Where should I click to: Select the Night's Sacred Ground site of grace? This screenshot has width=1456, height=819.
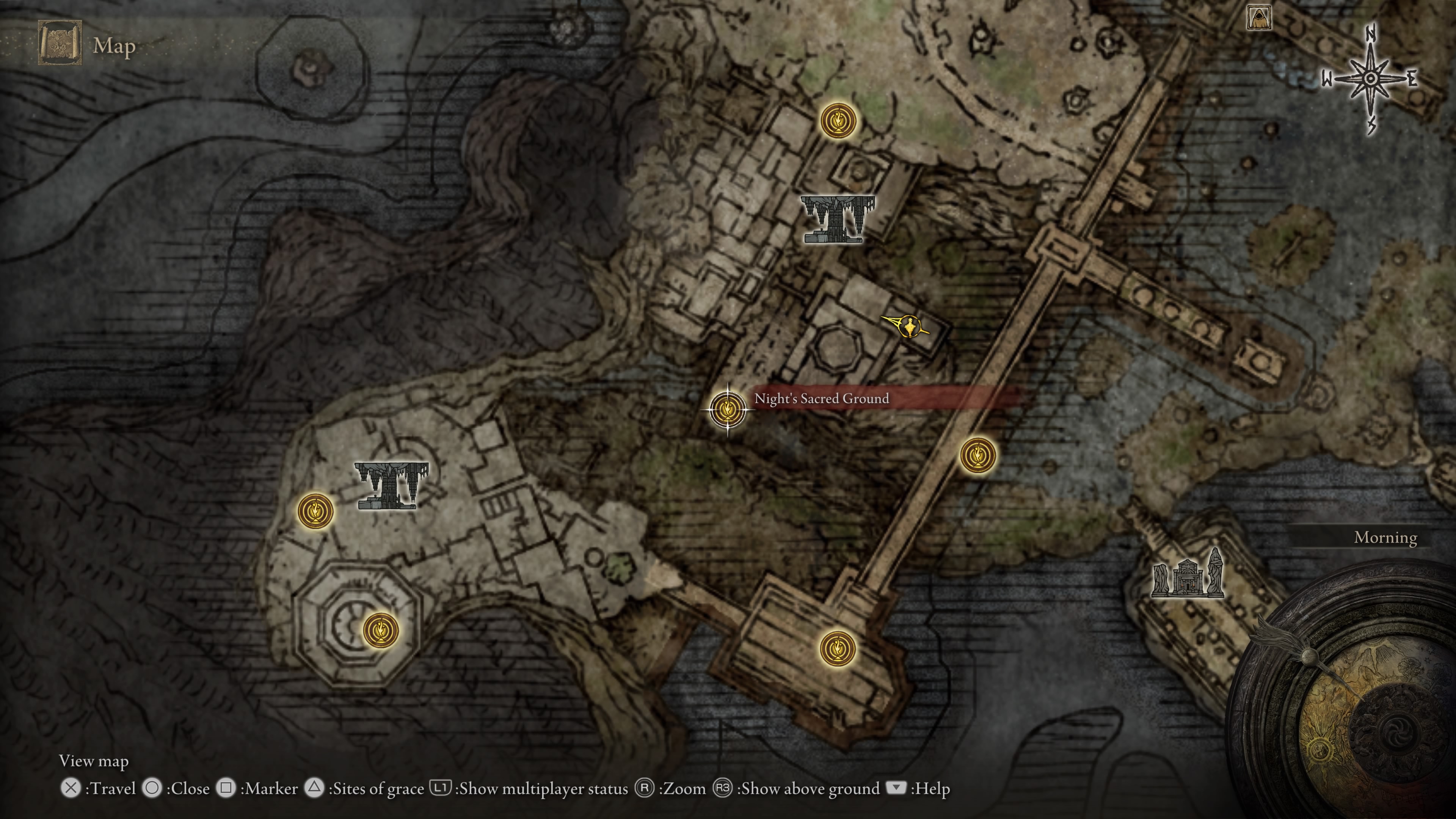(728, 409)
